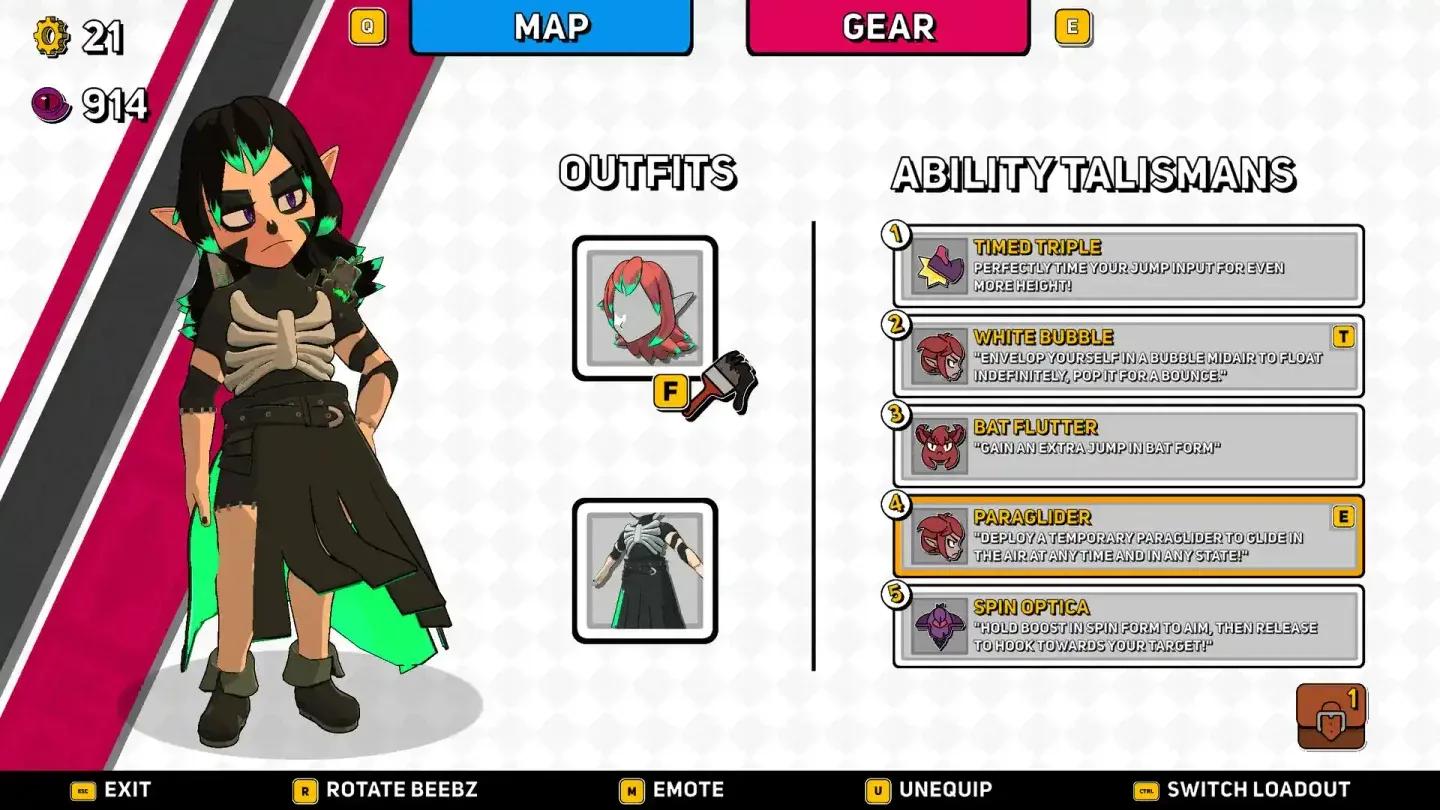
Task: Select the Timed Triple talisman icon
Action: pos(938,265)
